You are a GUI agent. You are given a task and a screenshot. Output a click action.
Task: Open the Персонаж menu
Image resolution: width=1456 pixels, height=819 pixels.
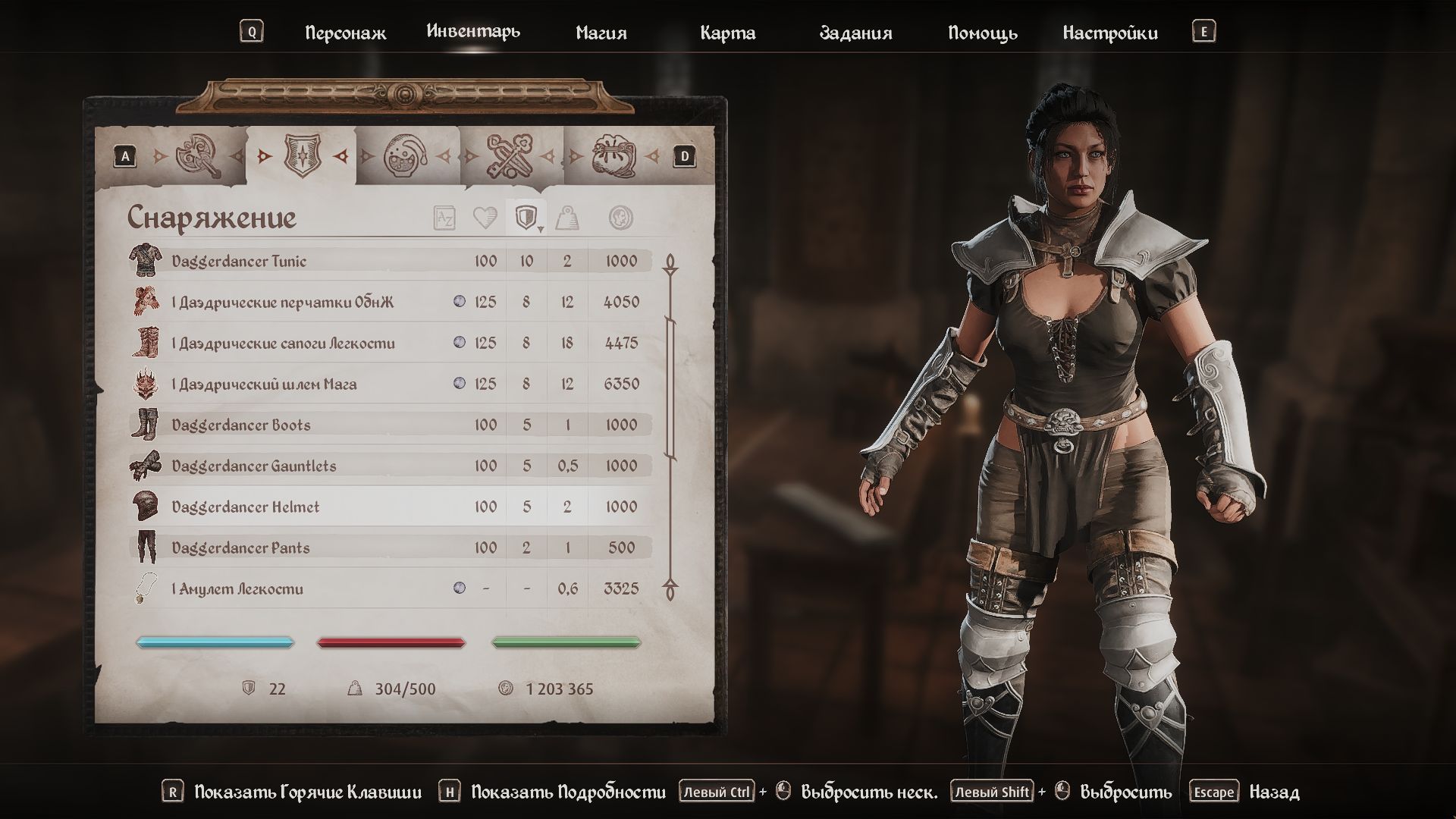pos(345,33)
